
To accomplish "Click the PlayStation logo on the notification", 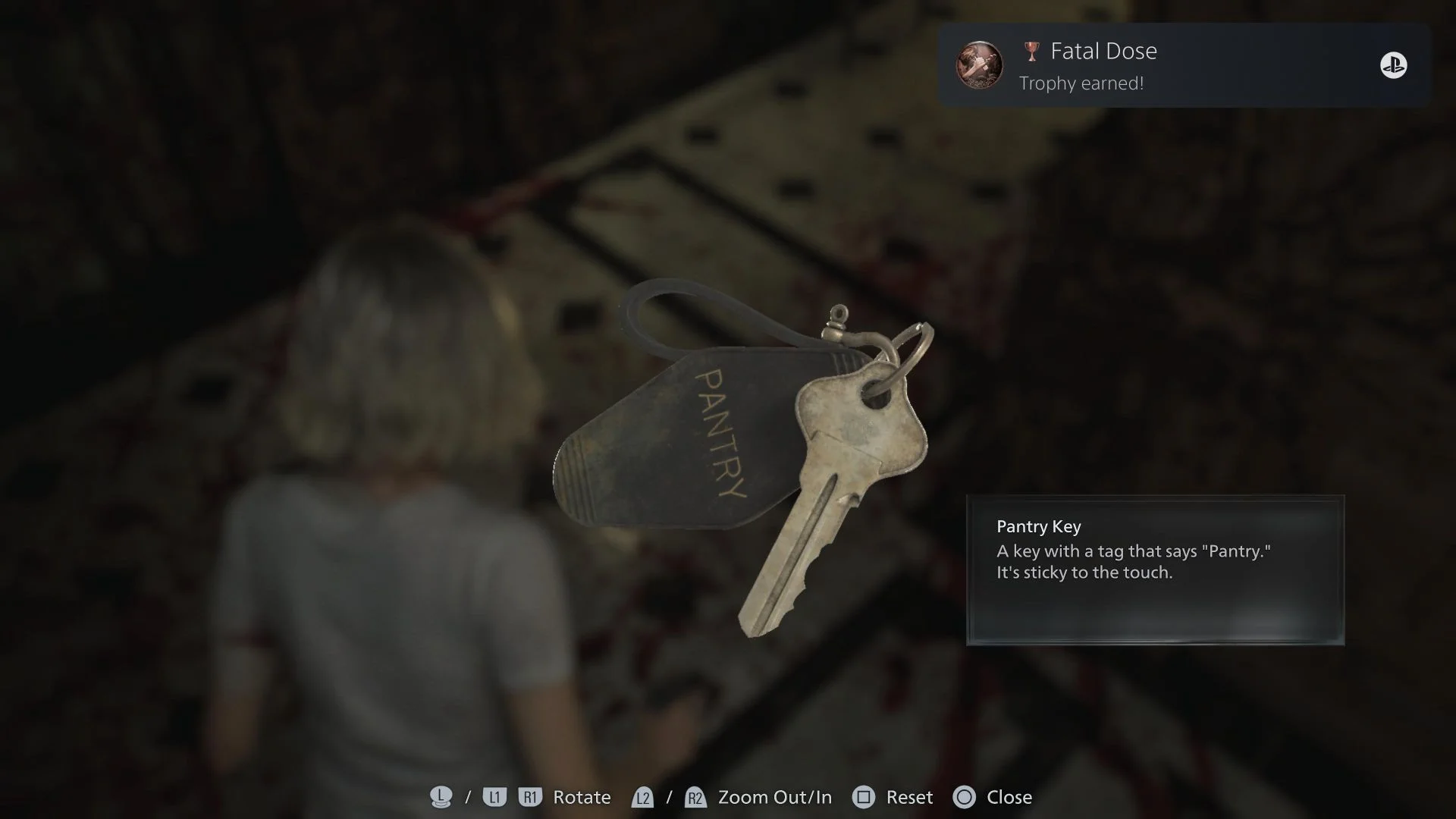I will point(1395,66).
